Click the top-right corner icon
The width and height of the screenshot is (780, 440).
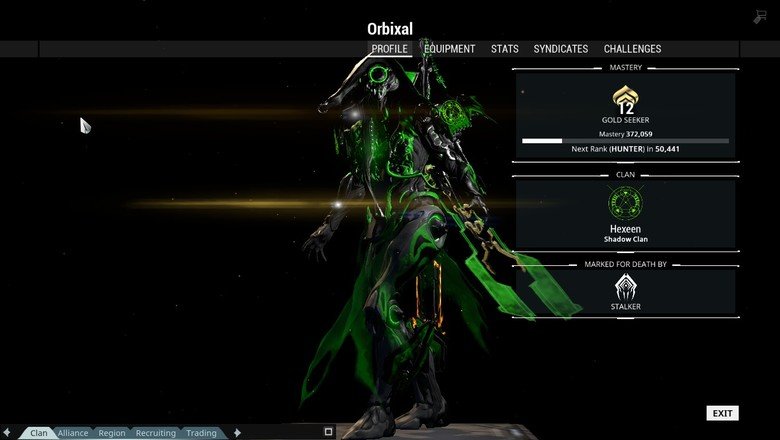pyautogui.click(x=760, y=16)
